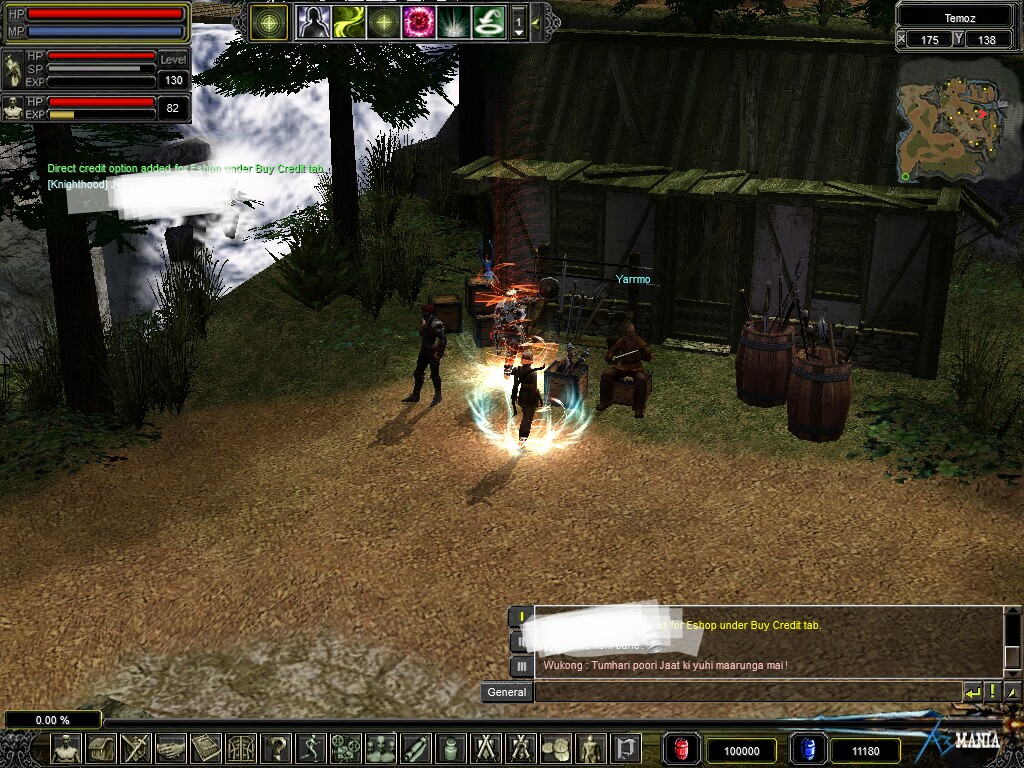
Task: Focus the chat text input field
Action: pyautogui.click(x=746, y=692)
